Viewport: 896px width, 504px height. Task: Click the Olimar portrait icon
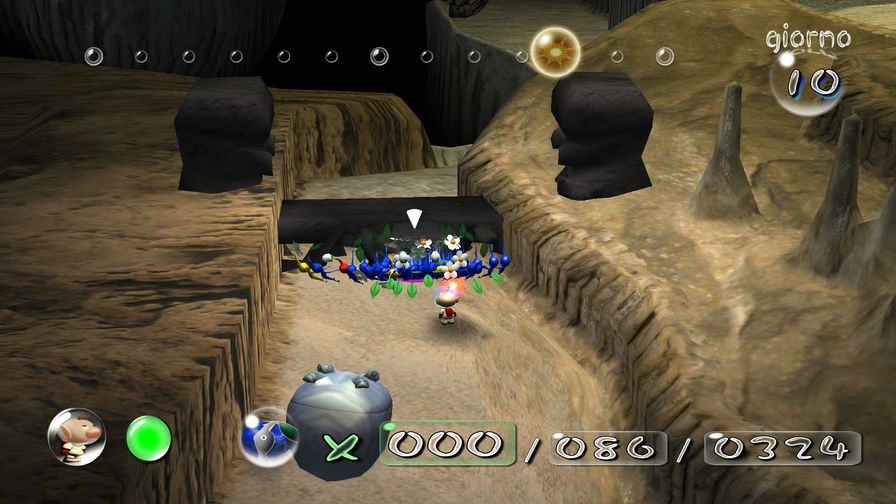point(76,437)
